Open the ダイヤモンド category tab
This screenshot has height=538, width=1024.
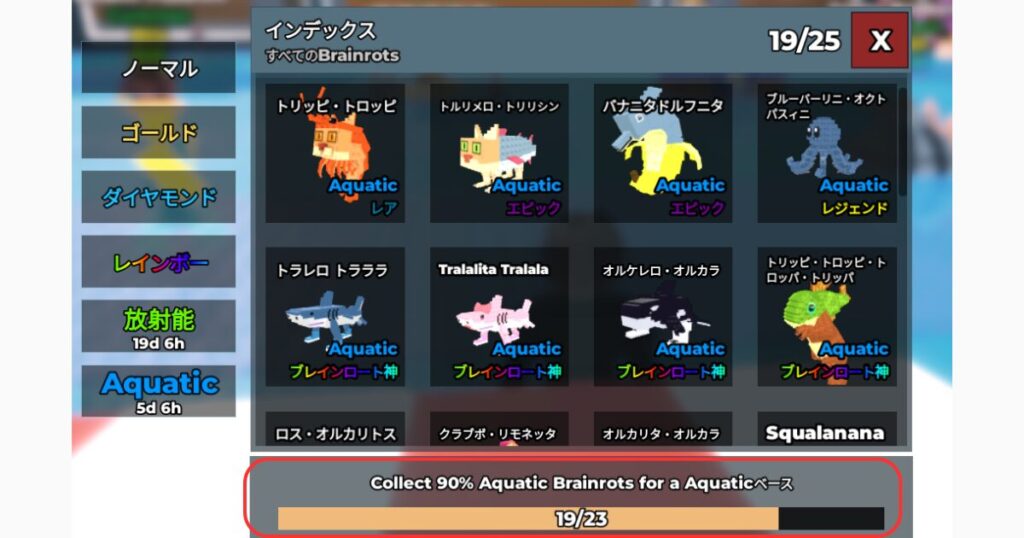159,197
